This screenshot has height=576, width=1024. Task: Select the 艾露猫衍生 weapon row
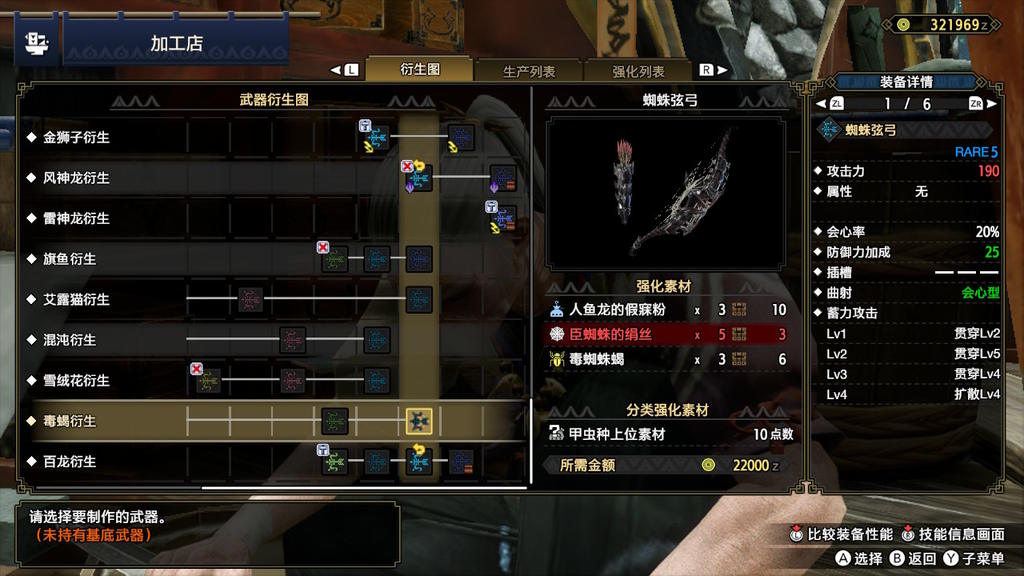click(76, 299)
